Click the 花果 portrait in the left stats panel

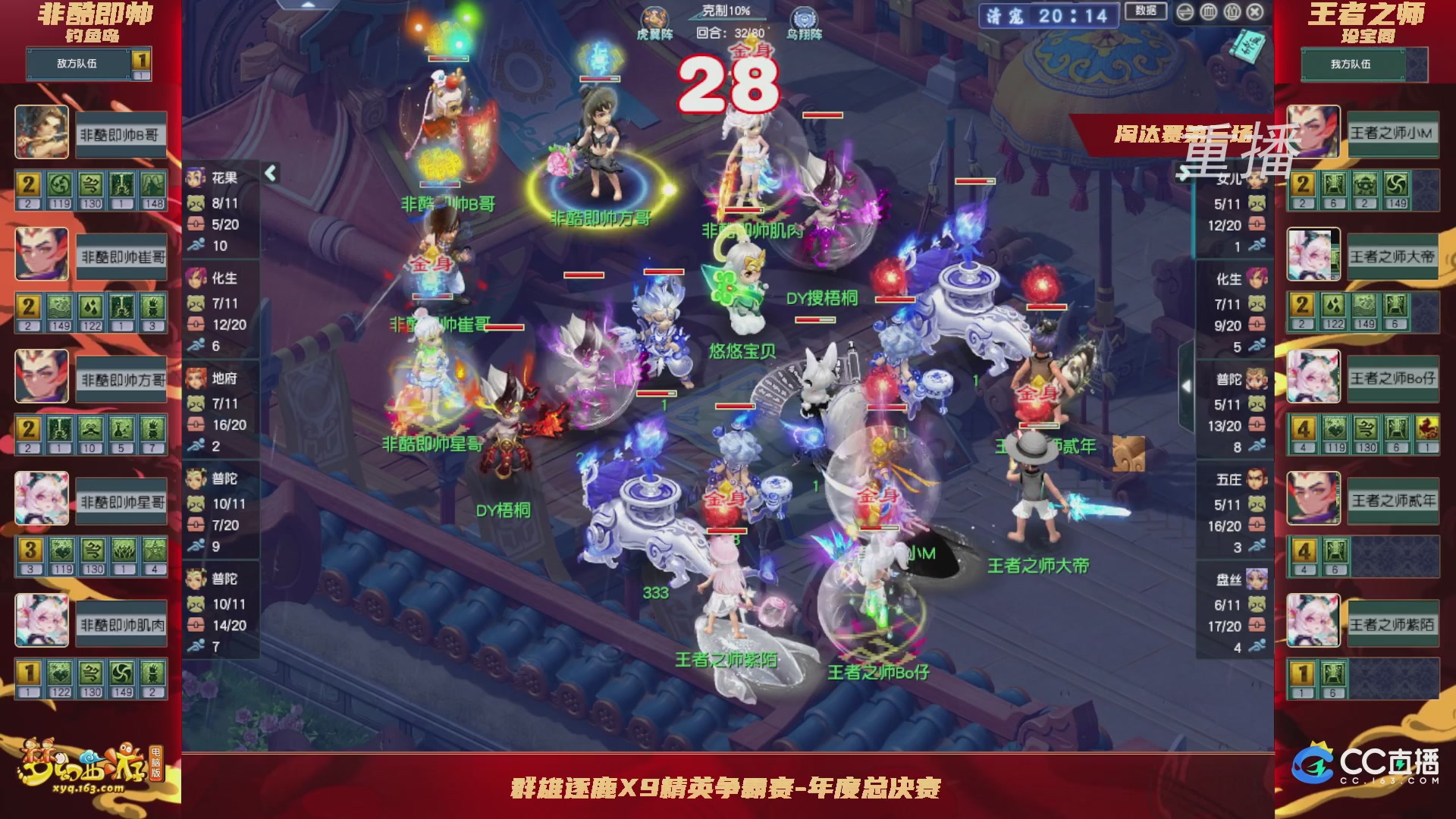click(x=194, y=176)
